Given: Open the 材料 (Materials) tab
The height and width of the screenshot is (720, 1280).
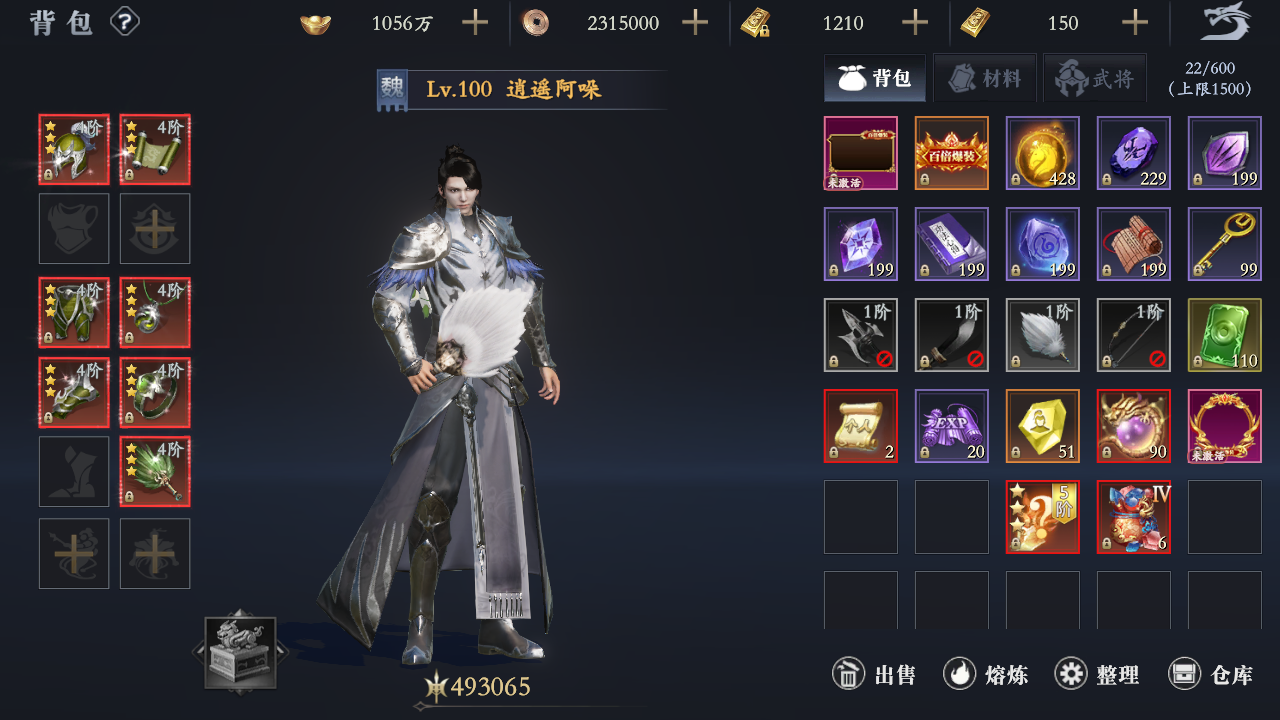Looking at the screenshot, I should (985, 77).
